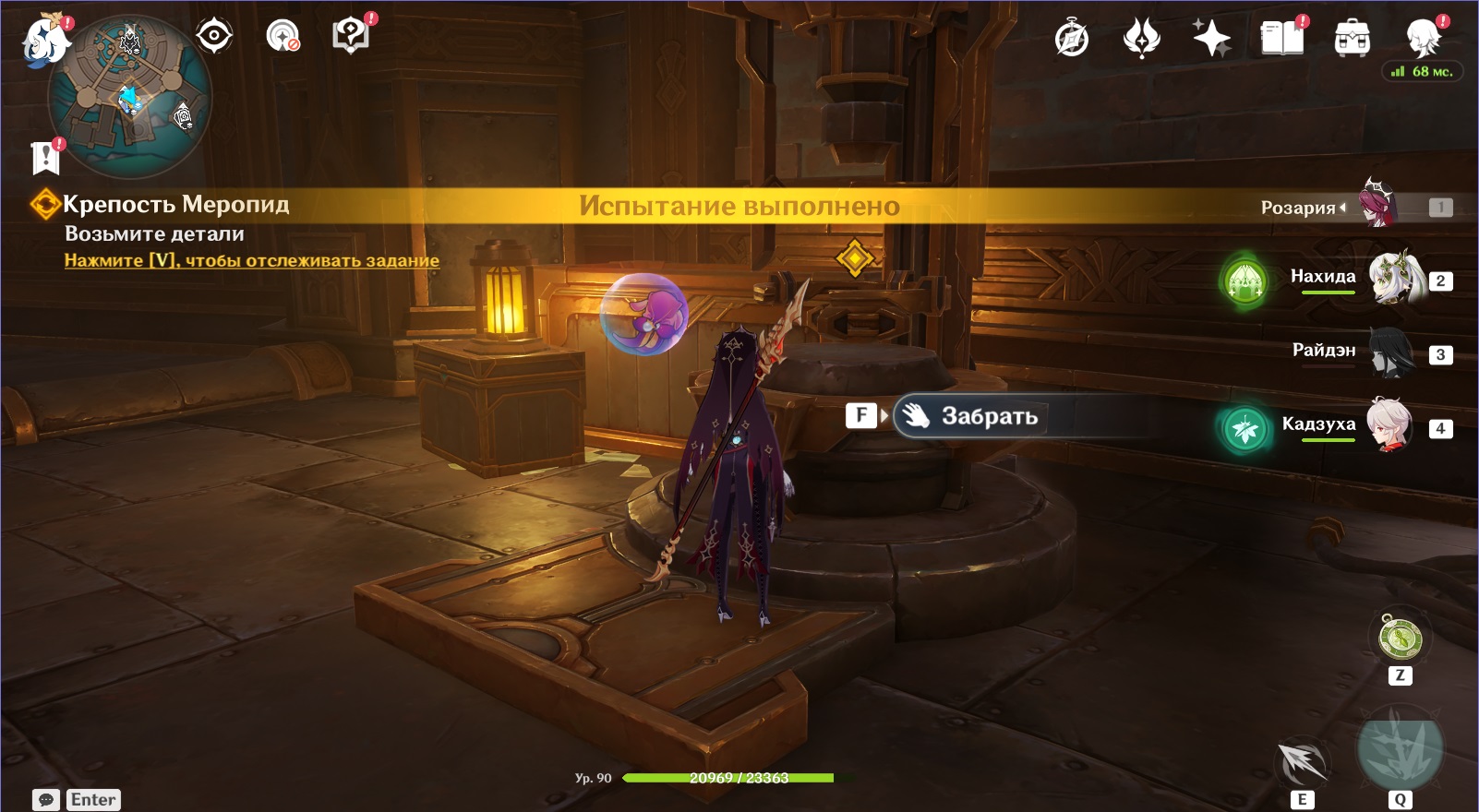The image size is (1479, 812).
Task: Track the Крепость Меропид quest
Action: (175, 204)
